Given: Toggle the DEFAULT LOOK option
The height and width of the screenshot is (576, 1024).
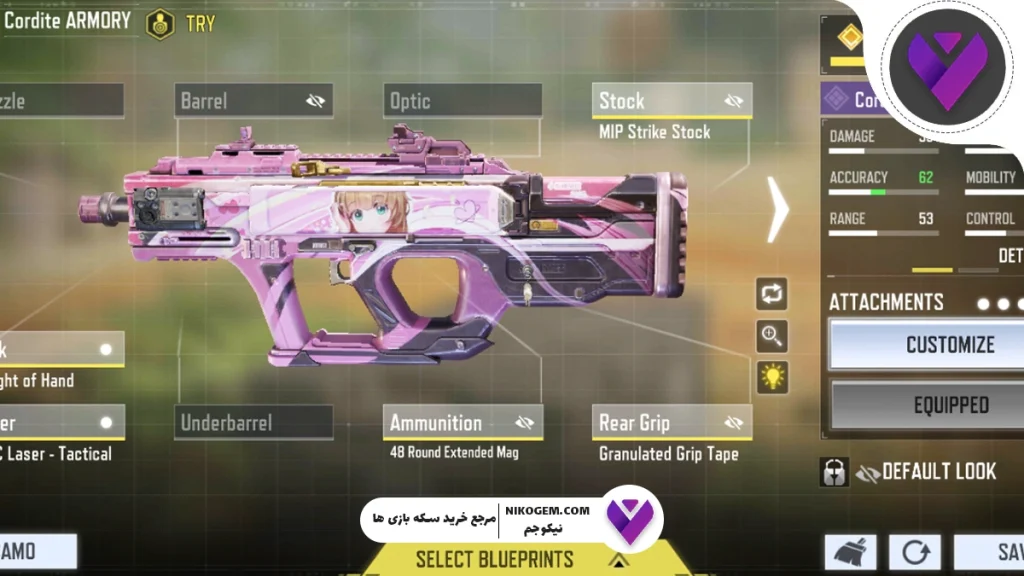Looking at the screenshot, I should [908, 472].
